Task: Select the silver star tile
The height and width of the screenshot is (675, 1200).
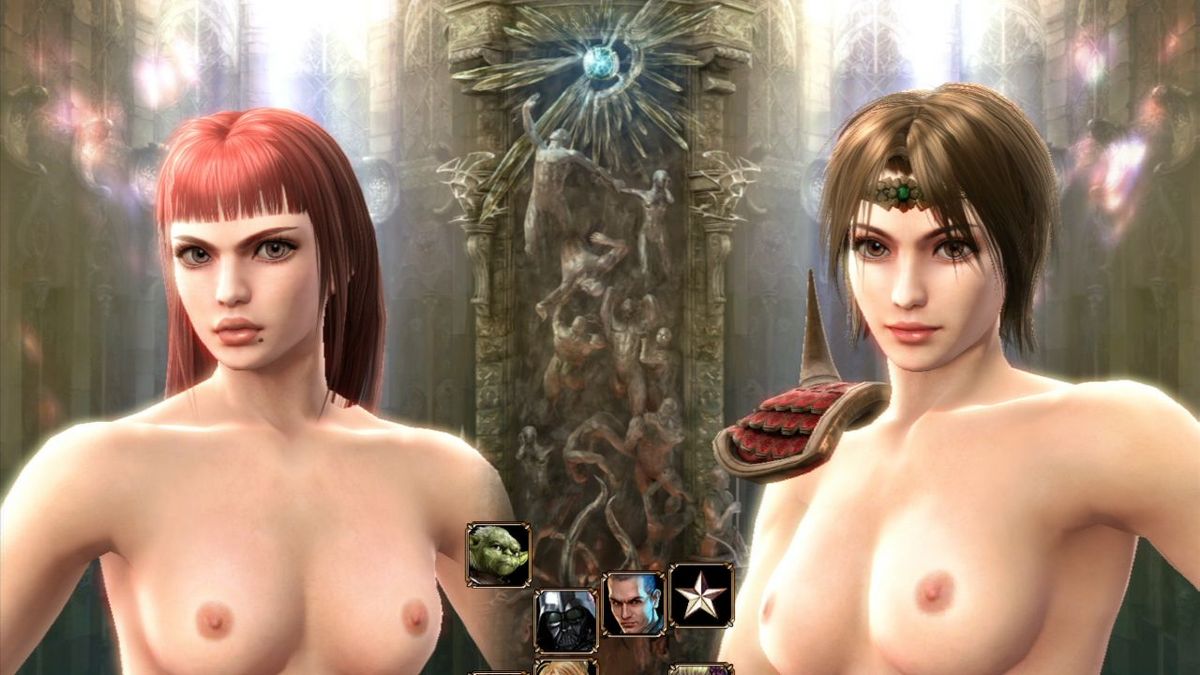Action: click(700, 596)
